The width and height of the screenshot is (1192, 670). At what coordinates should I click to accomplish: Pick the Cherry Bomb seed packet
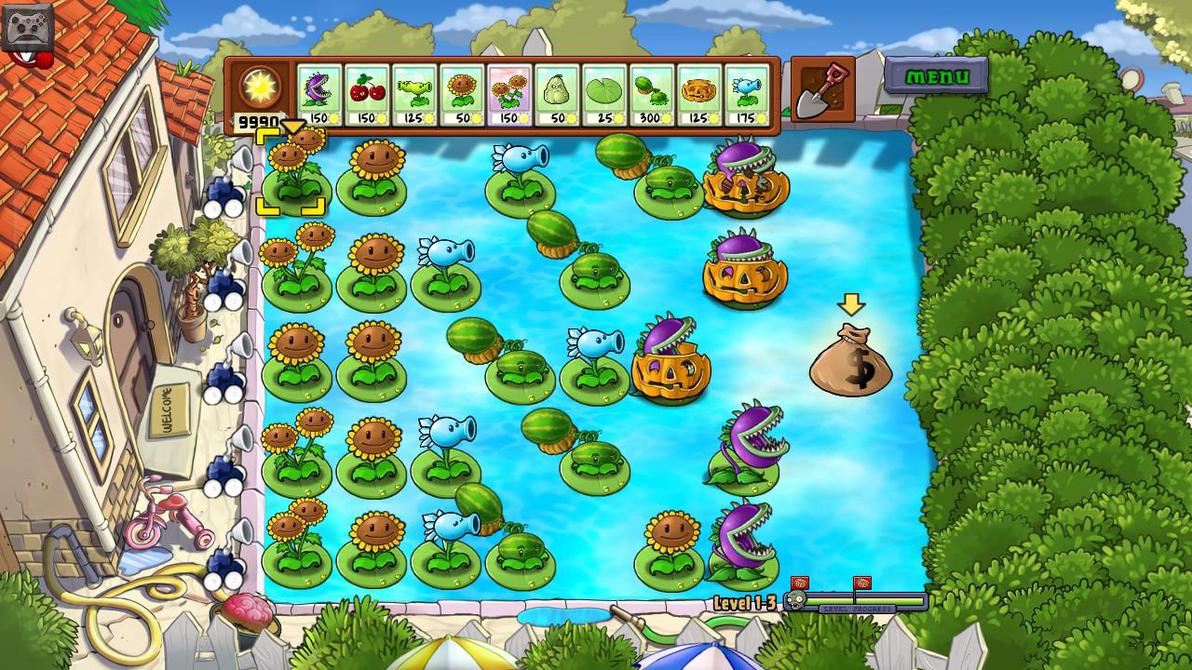click(367, 95)
